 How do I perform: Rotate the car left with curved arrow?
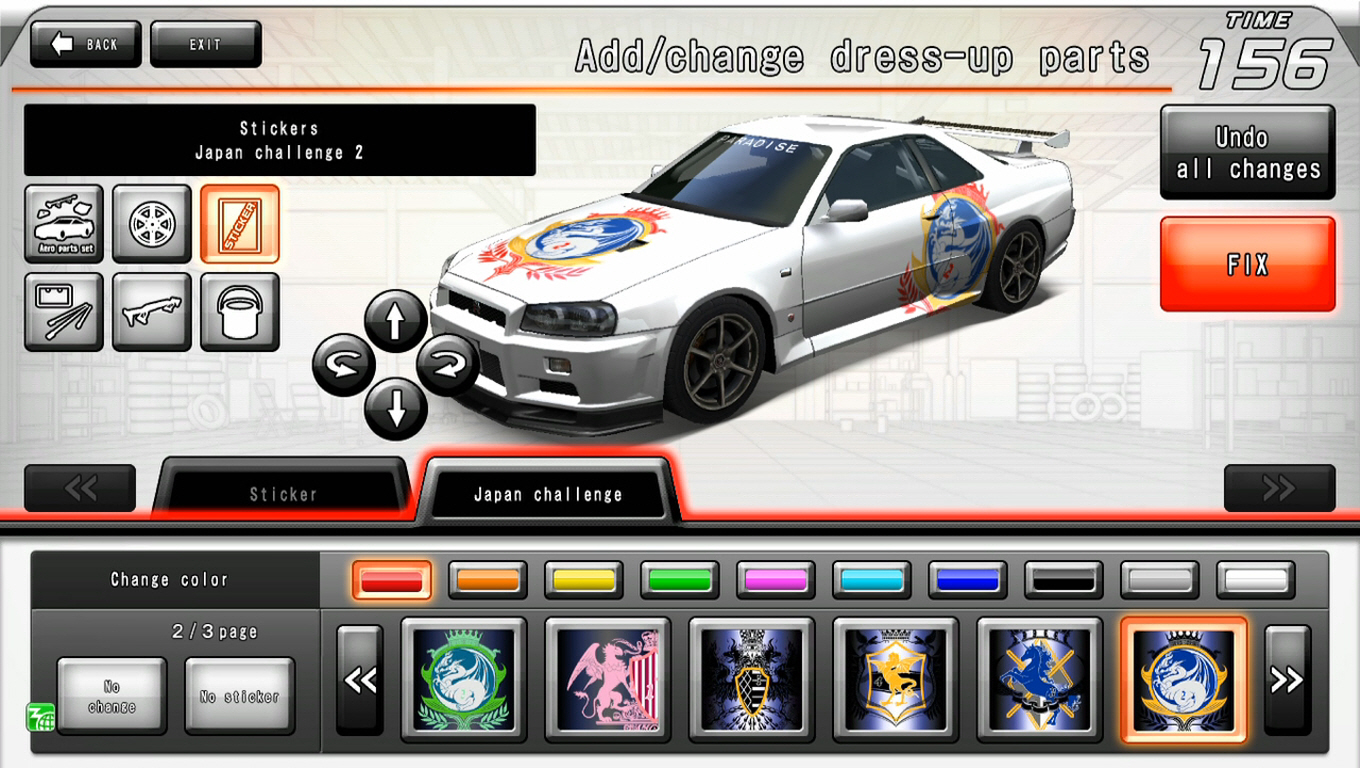[344, 363]
